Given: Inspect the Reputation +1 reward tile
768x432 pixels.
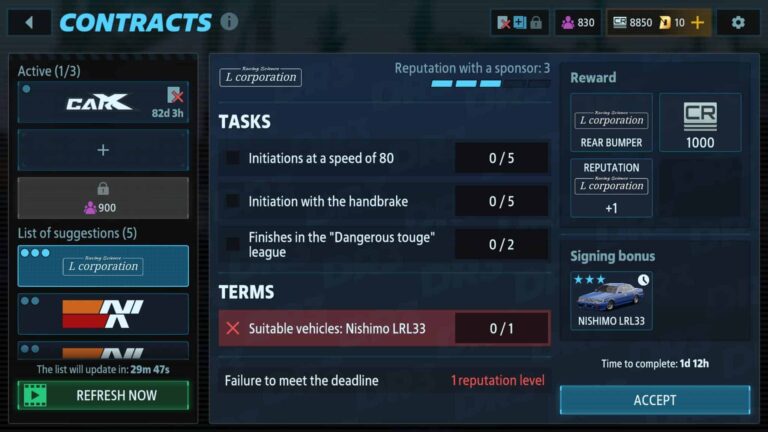Looking at the screenshot, I should [611, 187].
